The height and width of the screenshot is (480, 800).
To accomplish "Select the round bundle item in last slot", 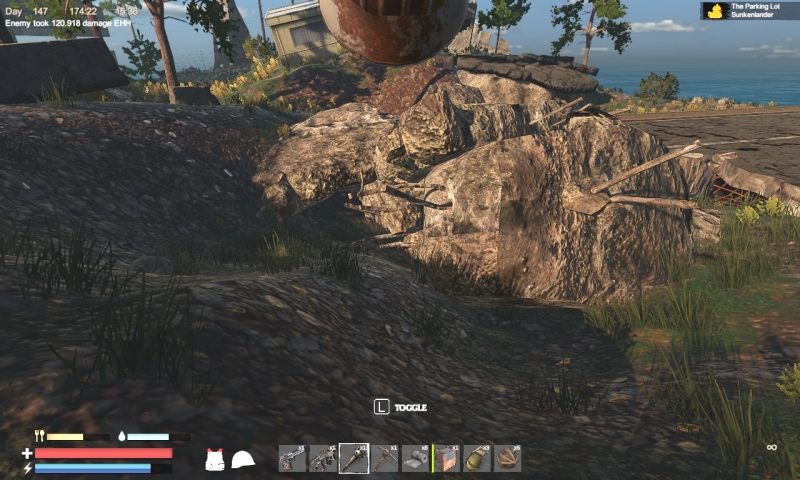I will point(508,459).
